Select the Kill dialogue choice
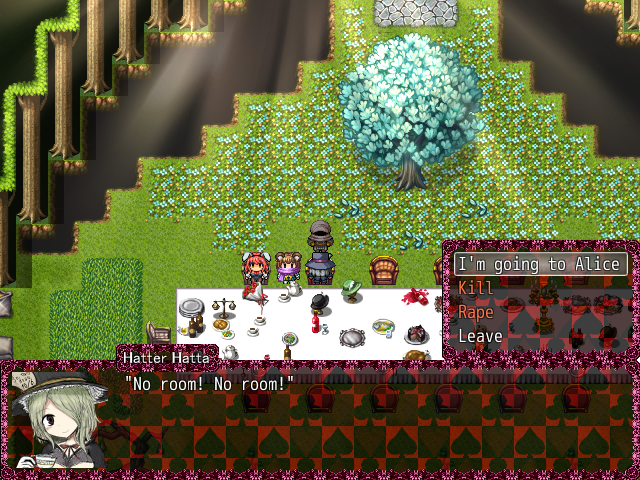The height and width of the screenshot is (480, 640). [476, 288]
